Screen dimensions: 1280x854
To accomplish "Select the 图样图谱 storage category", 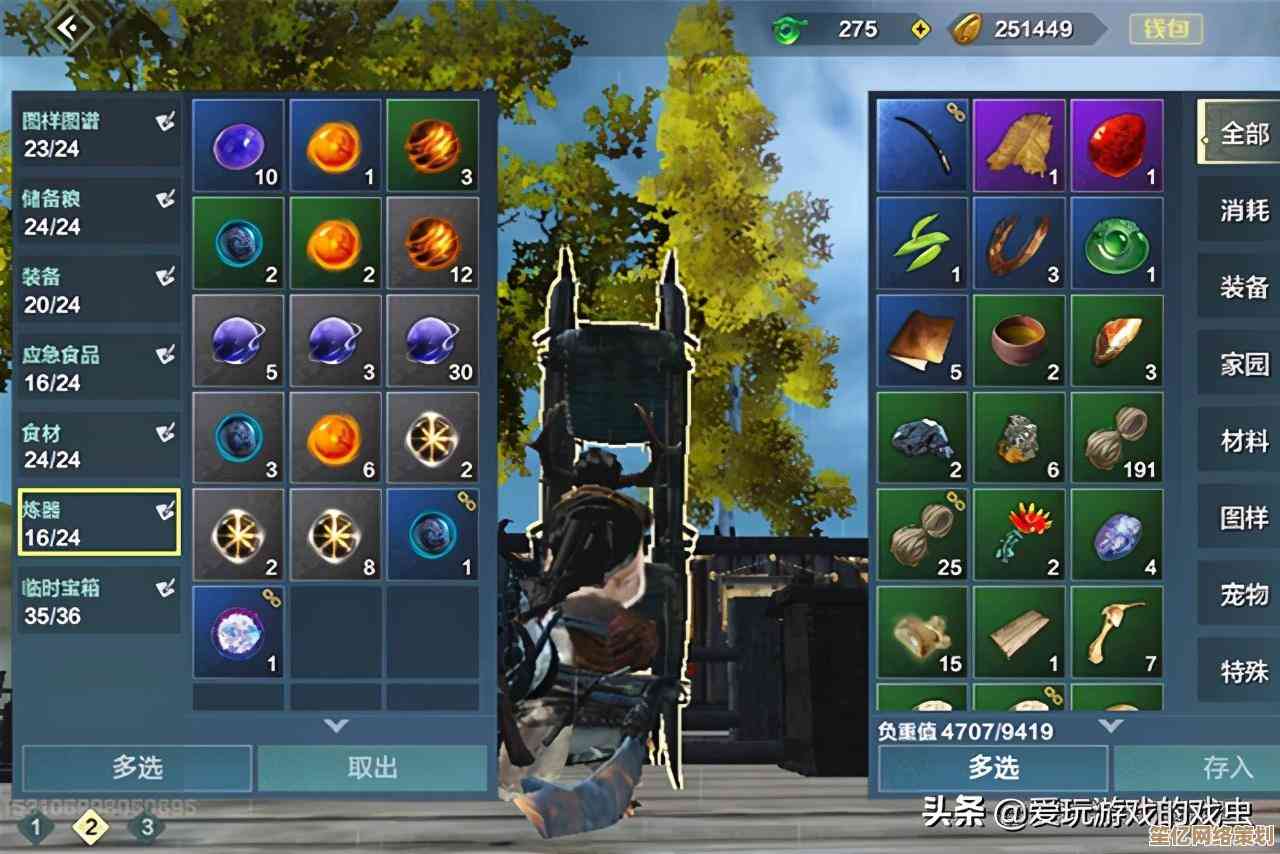I will pyautogui.click(x=98, y=135).
